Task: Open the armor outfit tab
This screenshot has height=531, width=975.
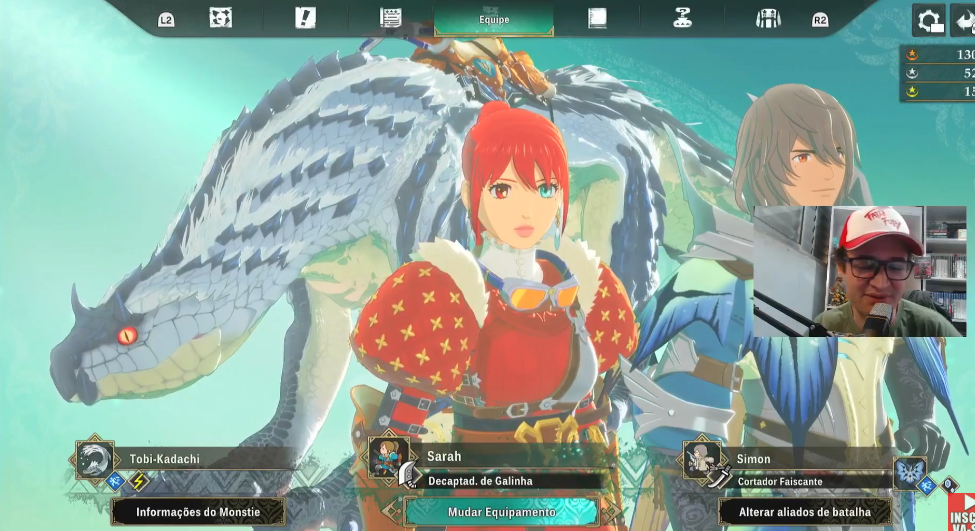Action: point(768,18)
